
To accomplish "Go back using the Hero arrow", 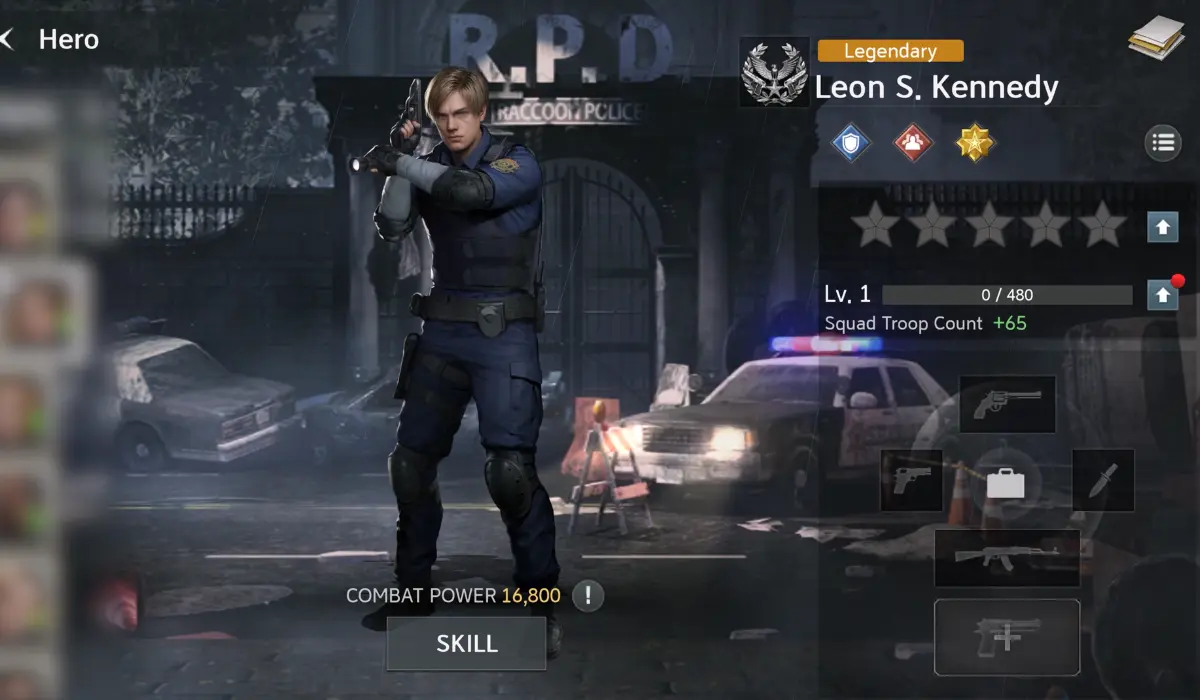I will 8,40.
